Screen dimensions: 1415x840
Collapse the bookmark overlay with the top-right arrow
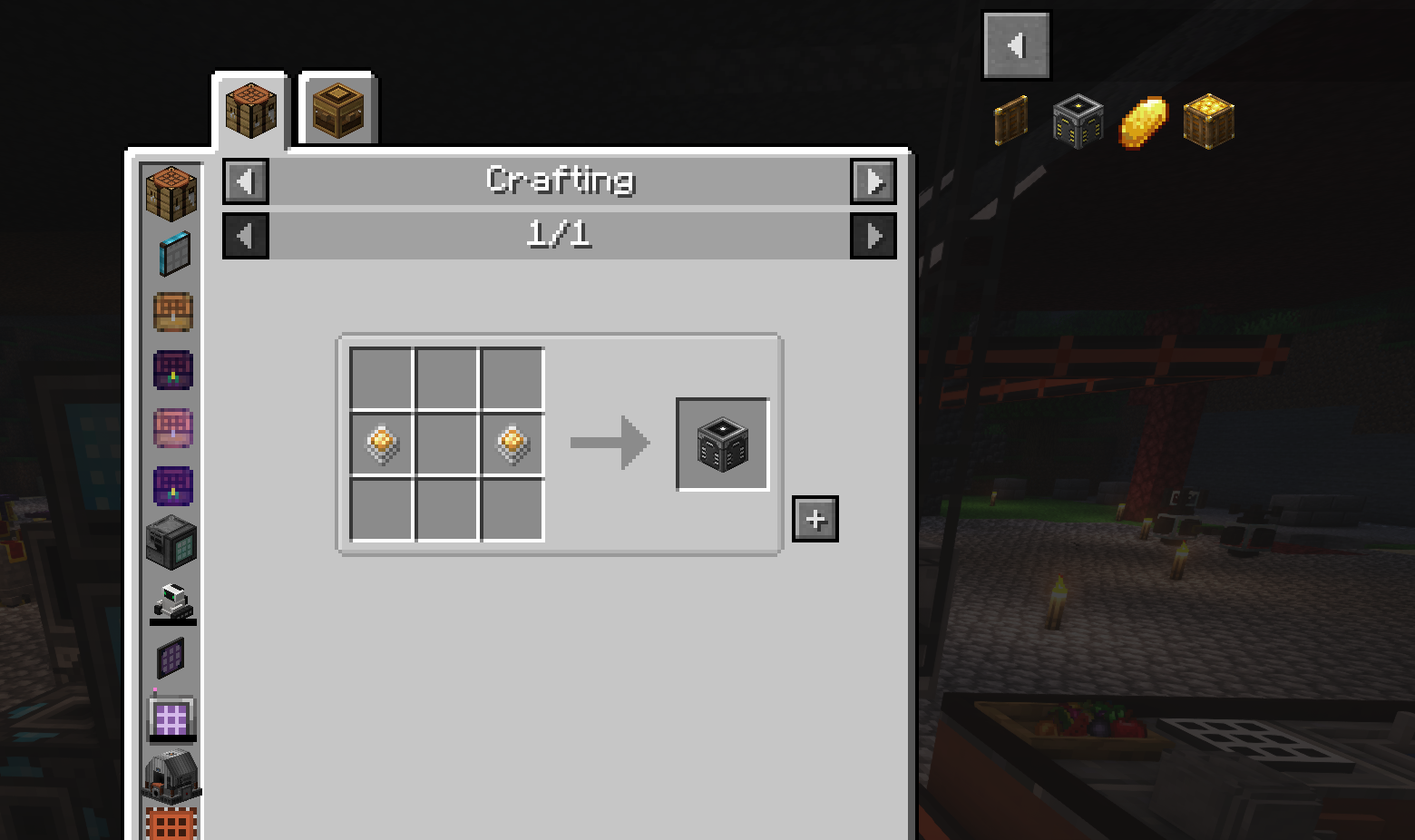coord(1016,44)
